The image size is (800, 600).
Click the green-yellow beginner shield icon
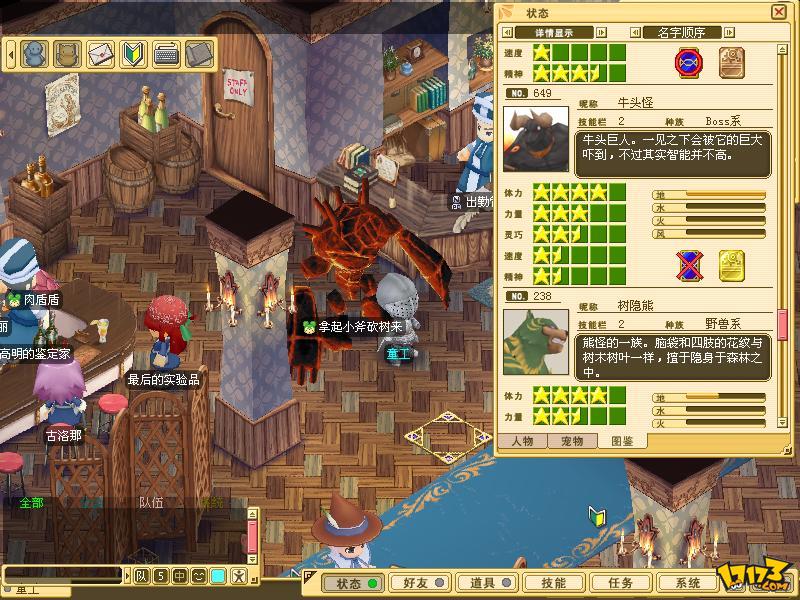tap(134, 53)
